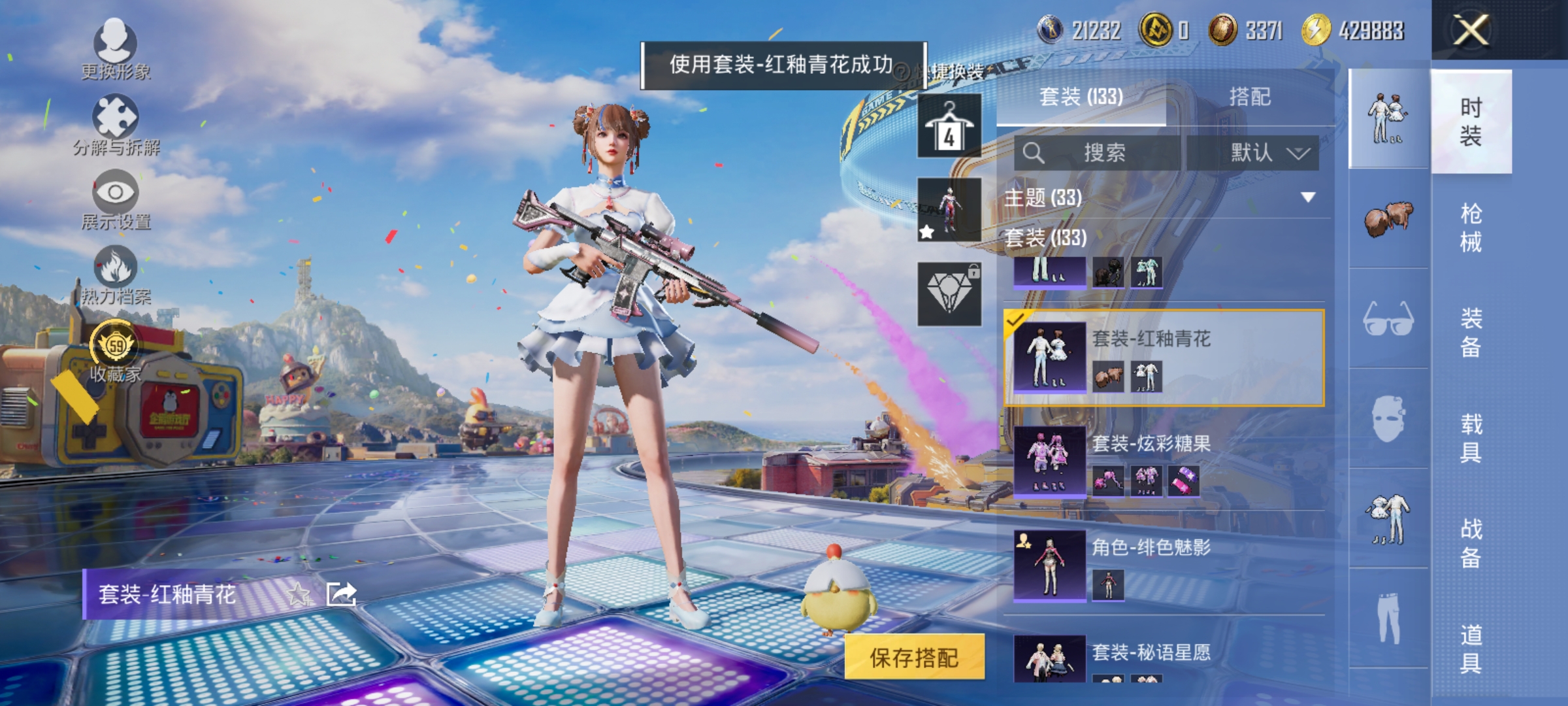This screenshot has width=1568, height=706.
Task: Open the 更换形象 avatar icon
Action: tap(114, 39)
